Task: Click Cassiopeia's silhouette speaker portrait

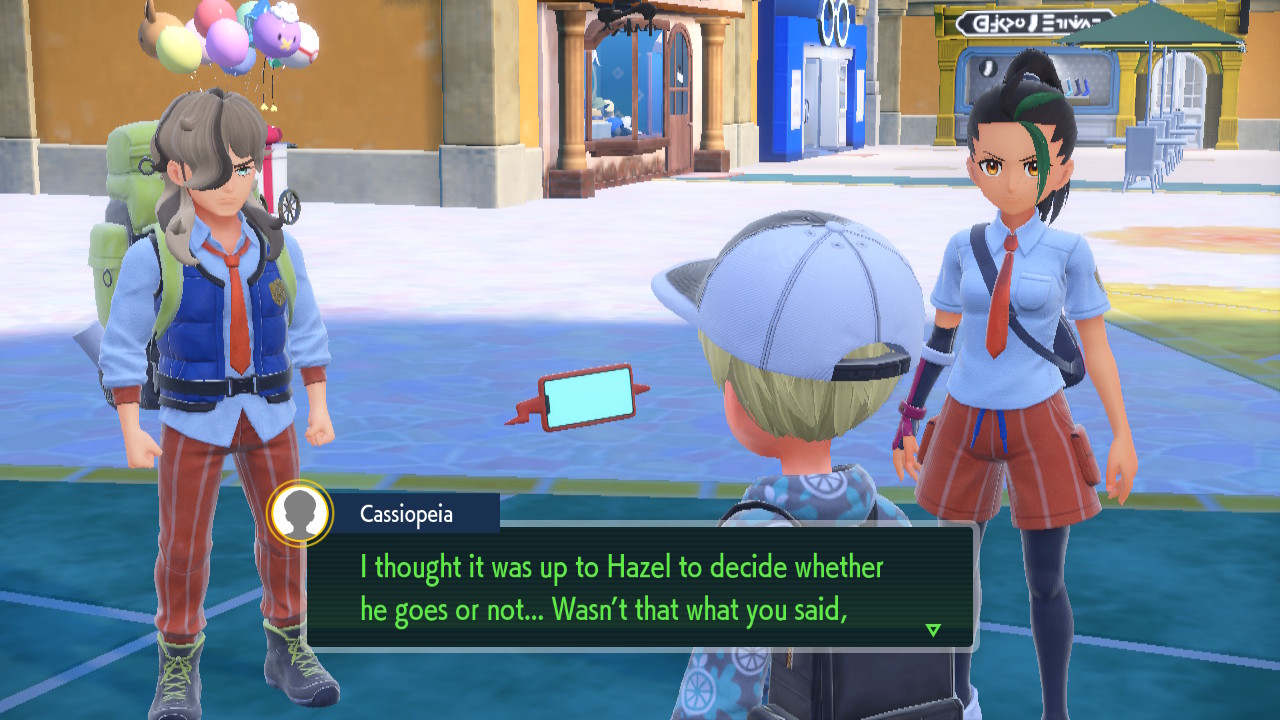Action: coord(301,514)
